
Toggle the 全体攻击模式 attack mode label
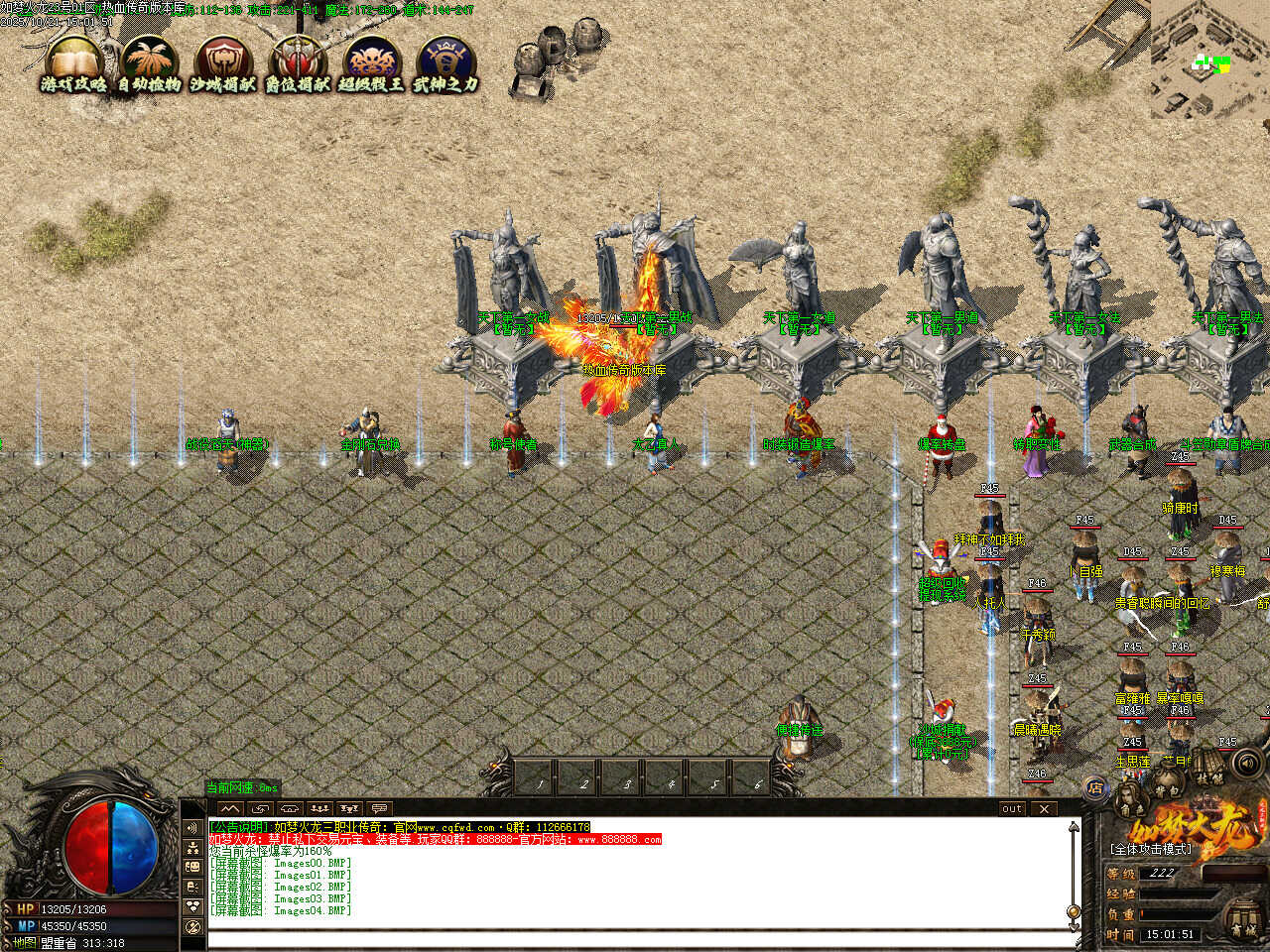click(1151, 849)
